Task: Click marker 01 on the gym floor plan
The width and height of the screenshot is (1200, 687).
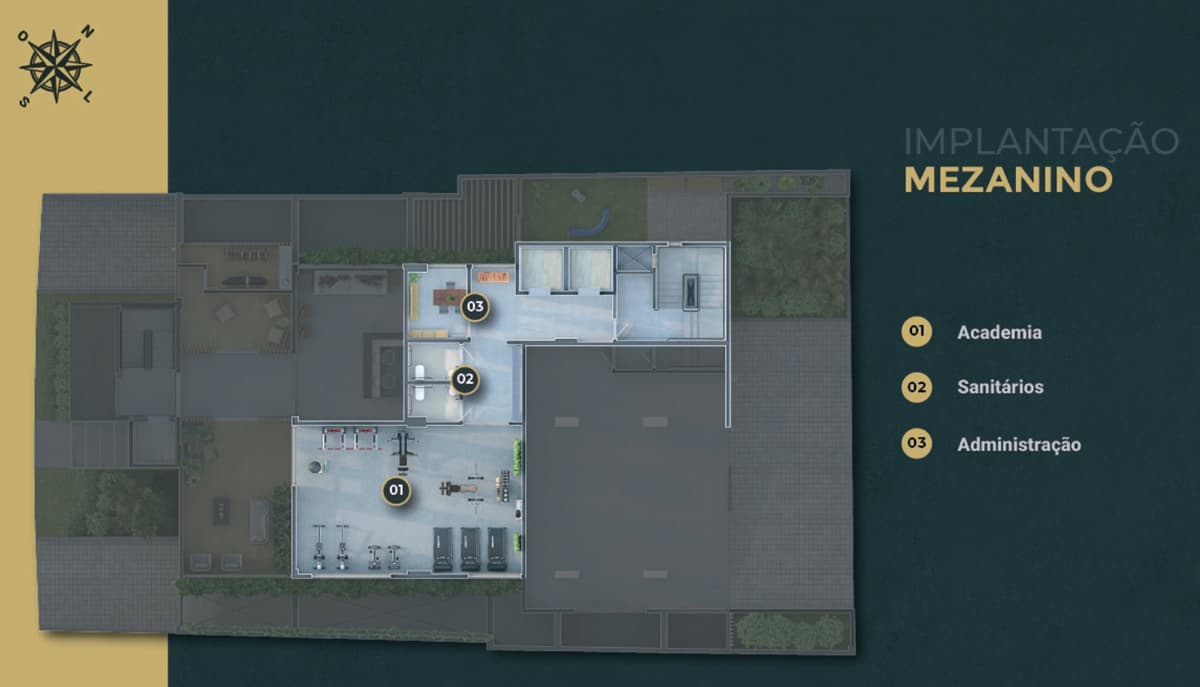Action: coord(397,490)
